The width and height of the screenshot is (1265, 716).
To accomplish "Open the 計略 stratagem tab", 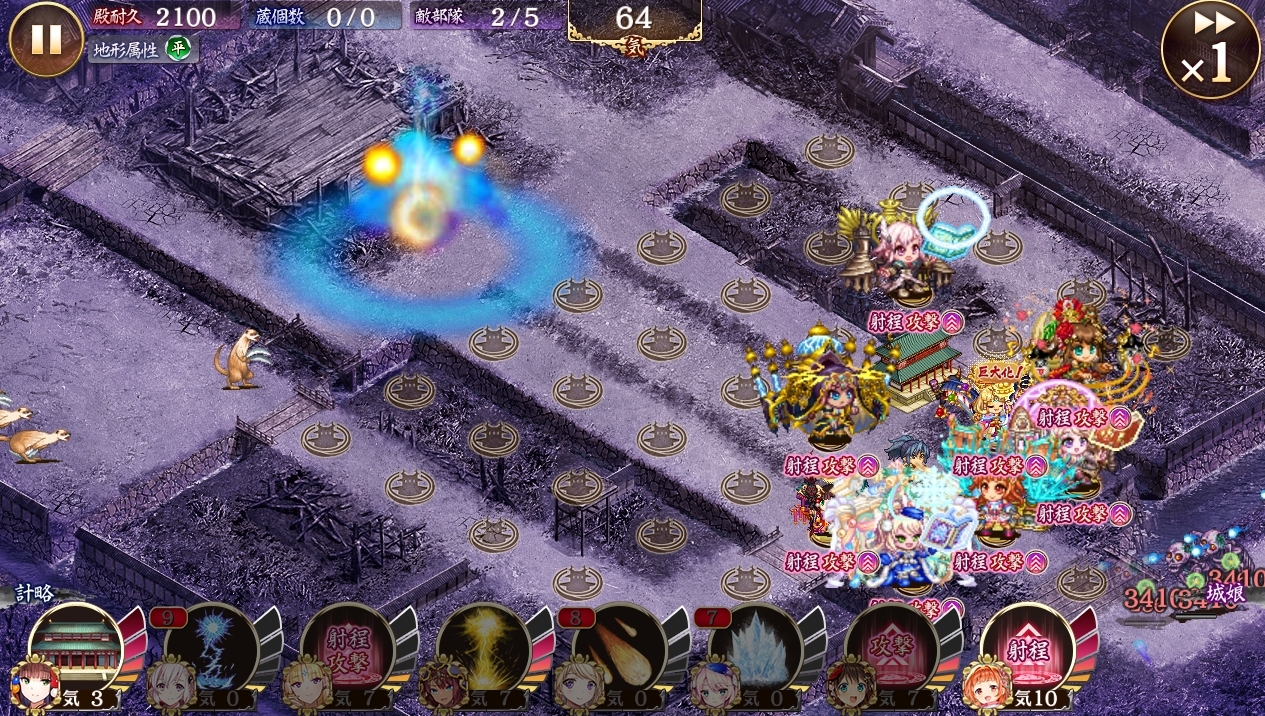I will click(x=35, y=593).
